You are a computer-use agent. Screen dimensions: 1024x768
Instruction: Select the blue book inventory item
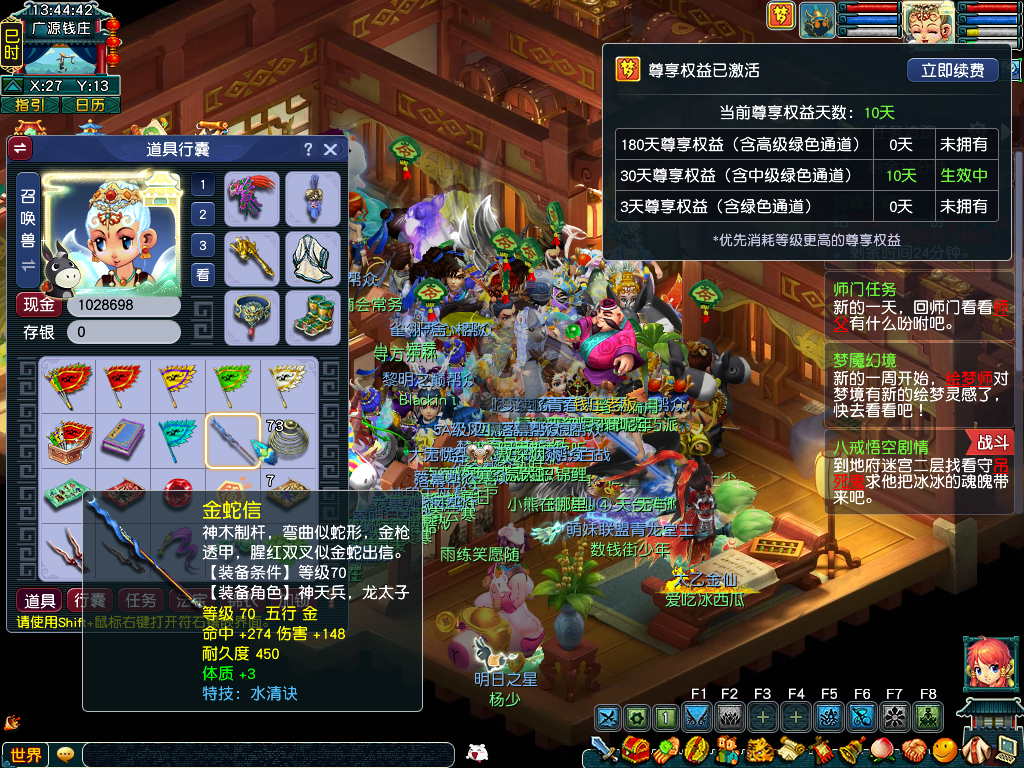tap(123, 440)
